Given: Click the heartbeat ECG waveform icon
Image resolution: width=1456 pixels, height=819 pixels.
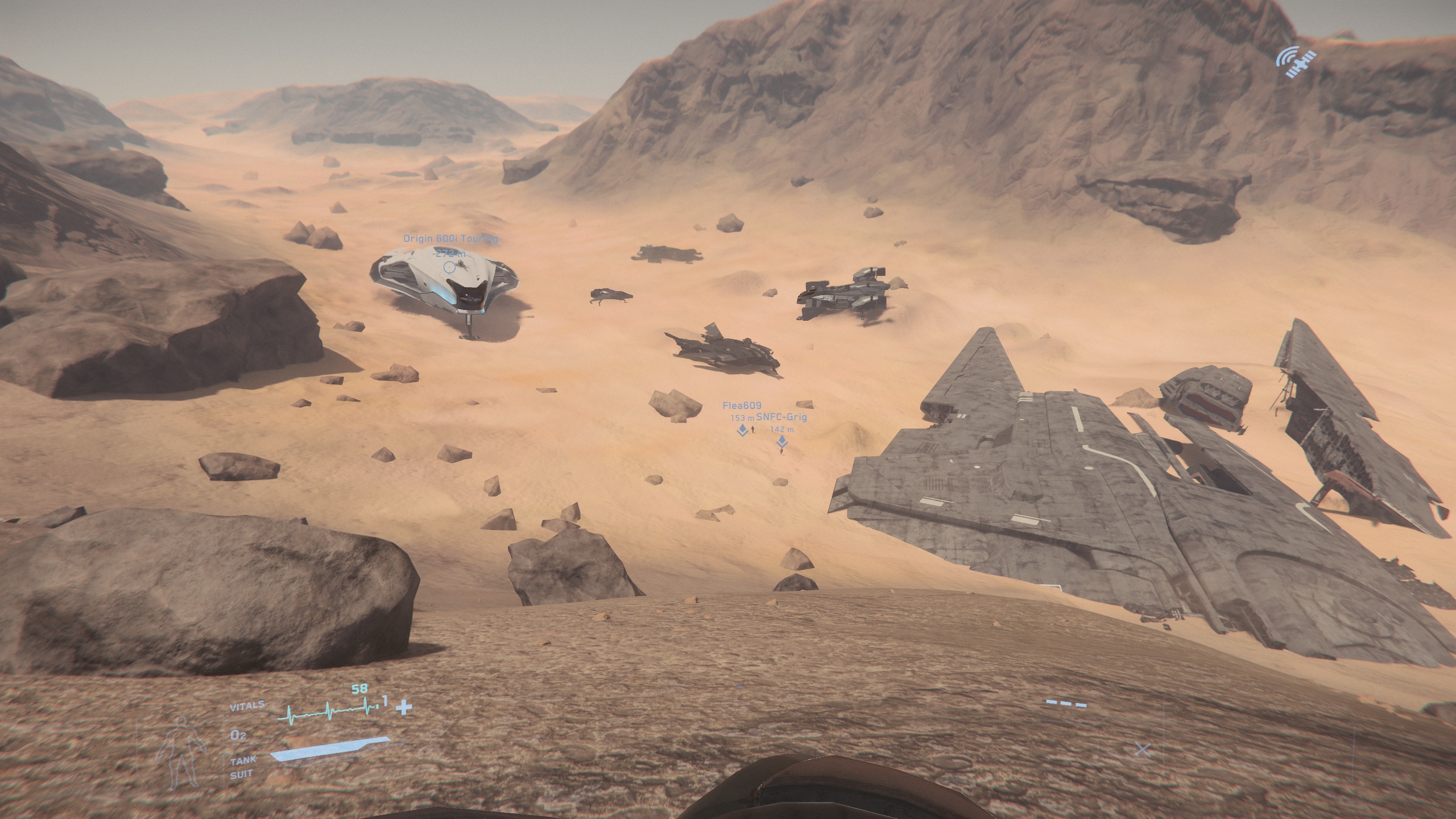Looking at the screenshot, I should coord(326,710).
